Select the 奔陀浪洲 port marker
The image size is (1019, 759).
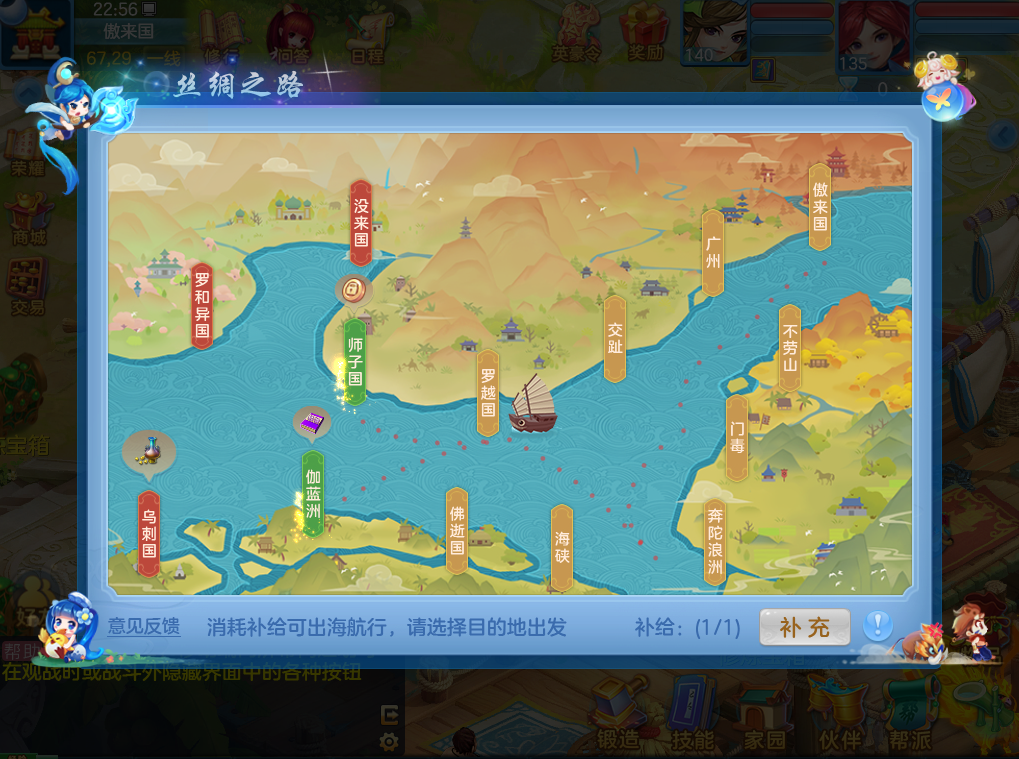tap(715, 543)
